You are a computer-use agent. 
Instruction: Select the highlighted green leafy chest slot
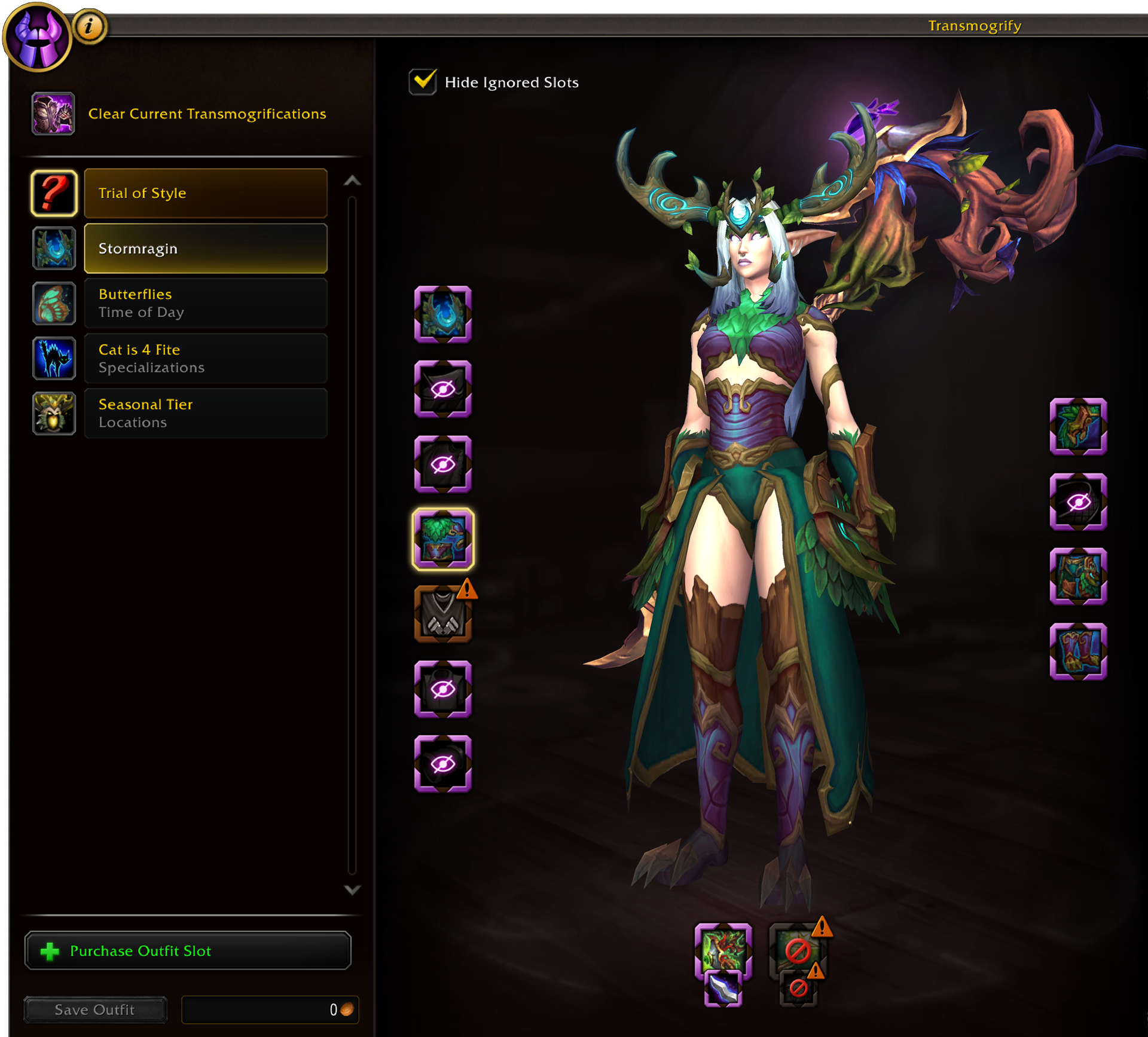(x=443, y=539)
